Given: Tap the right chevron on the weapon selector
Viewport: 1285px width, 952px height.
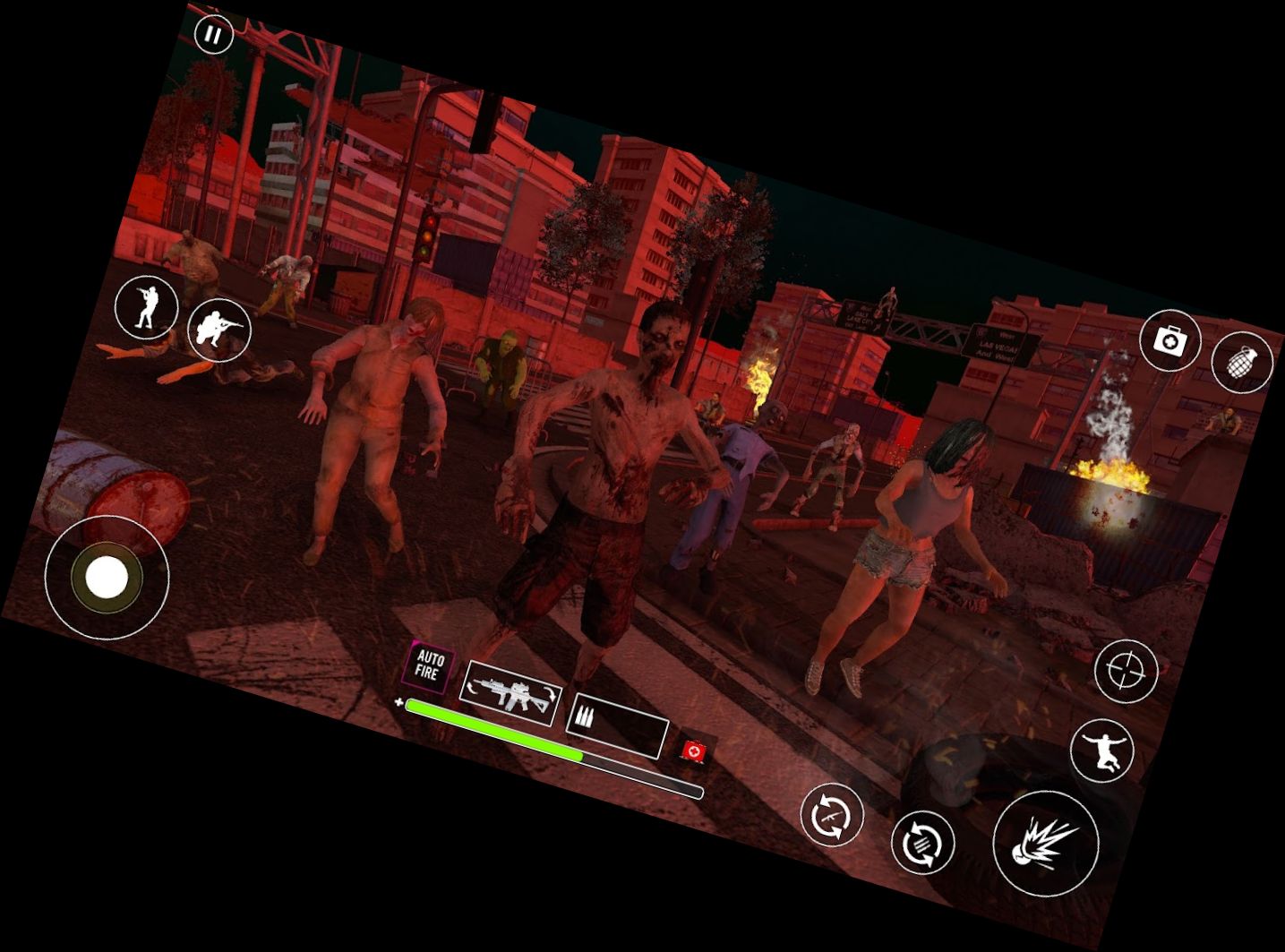Looking at the screenshot, I should (x=550, y=691).
